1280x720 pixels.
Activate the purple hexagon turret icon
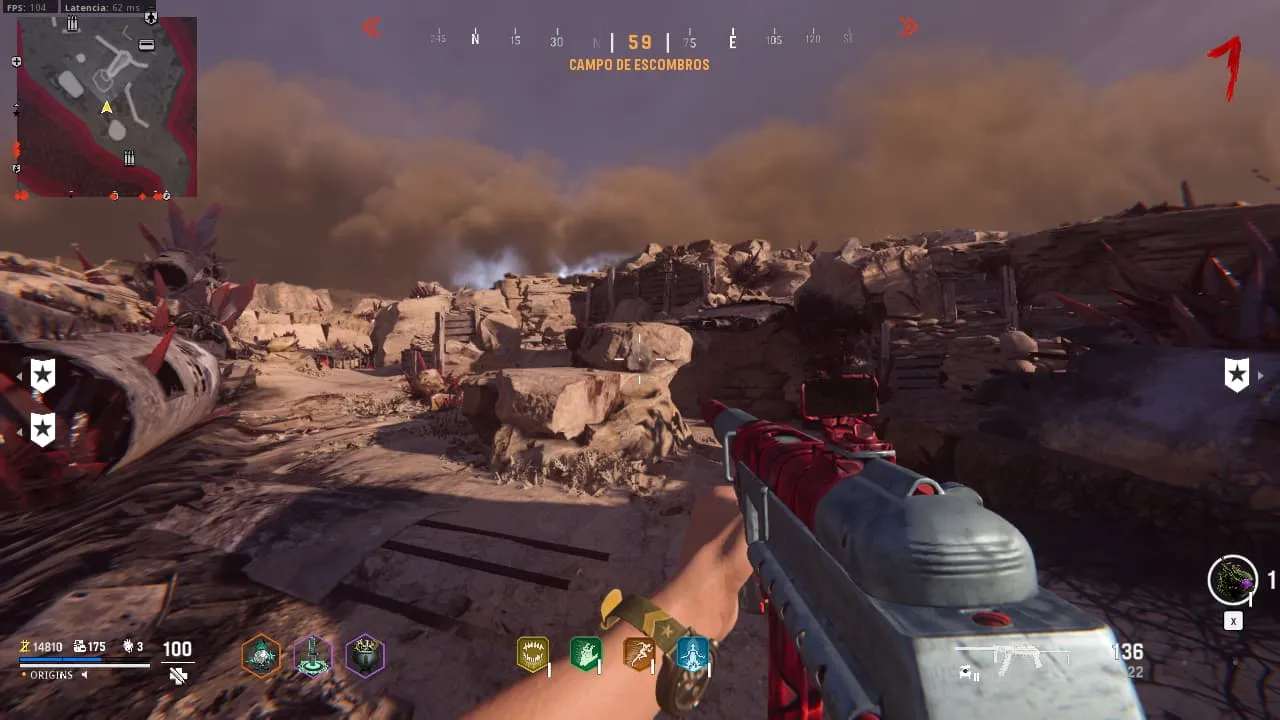[313, 656]
